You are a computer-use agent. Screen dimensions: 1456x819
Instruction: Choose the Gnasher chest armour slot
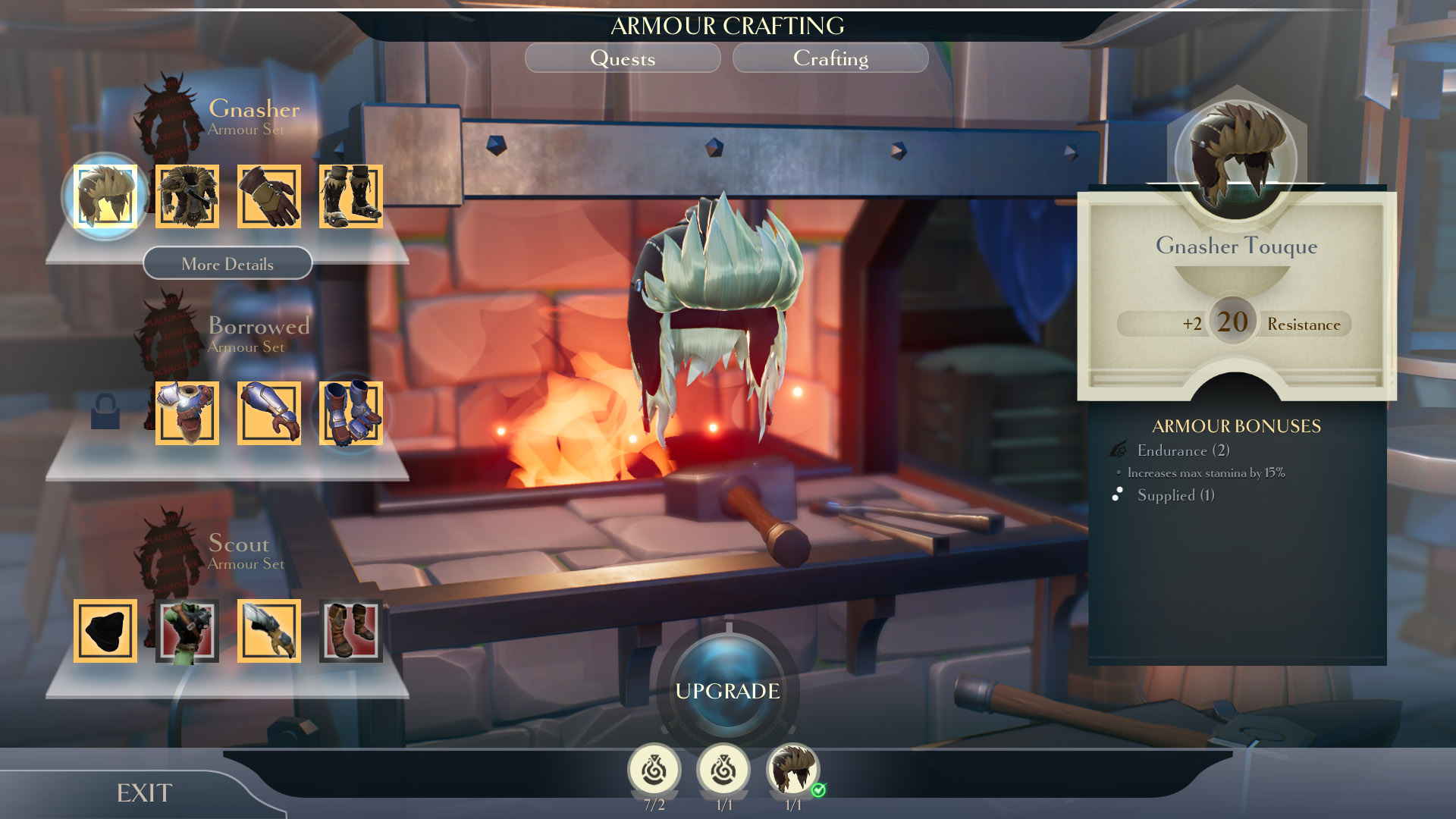tap(187, 196)
